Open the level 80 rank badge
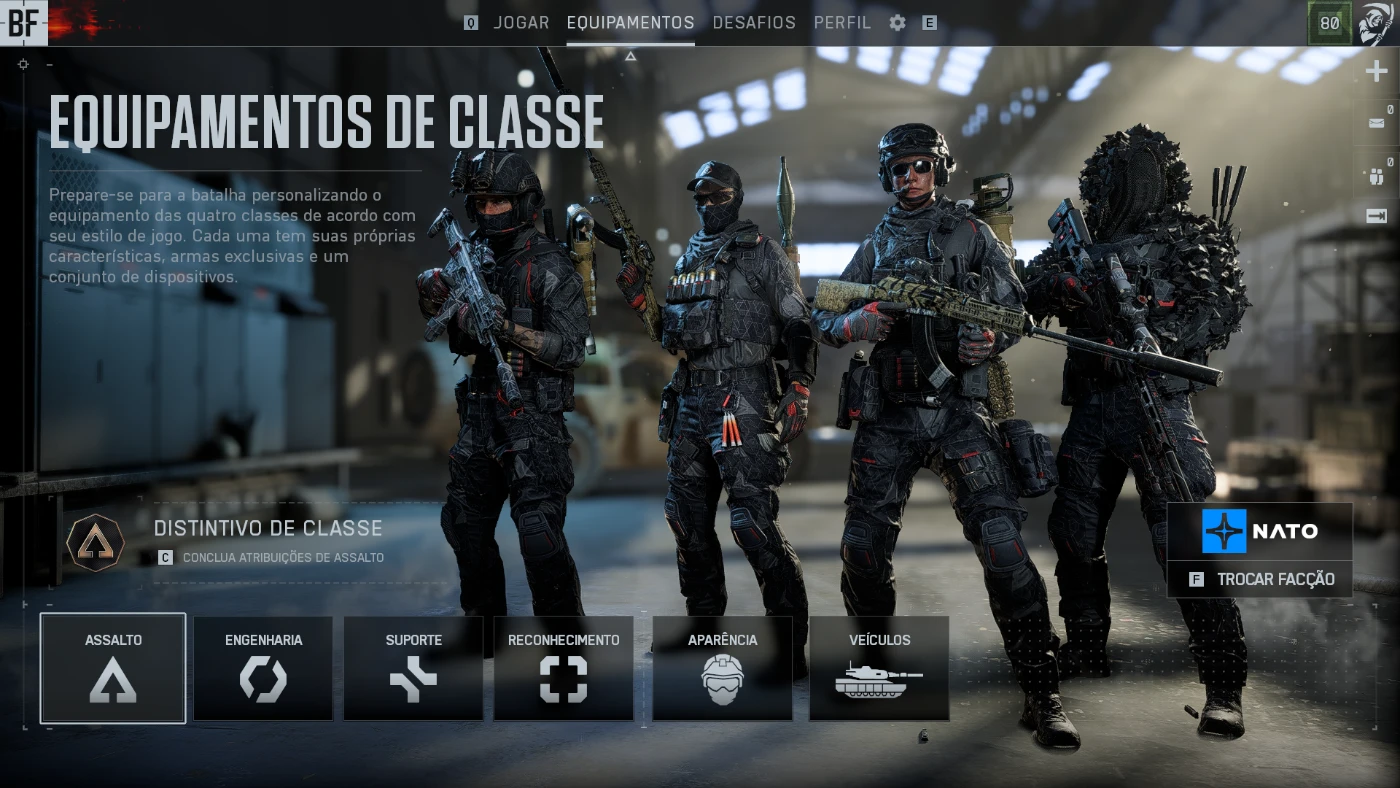 (1329, 23)
